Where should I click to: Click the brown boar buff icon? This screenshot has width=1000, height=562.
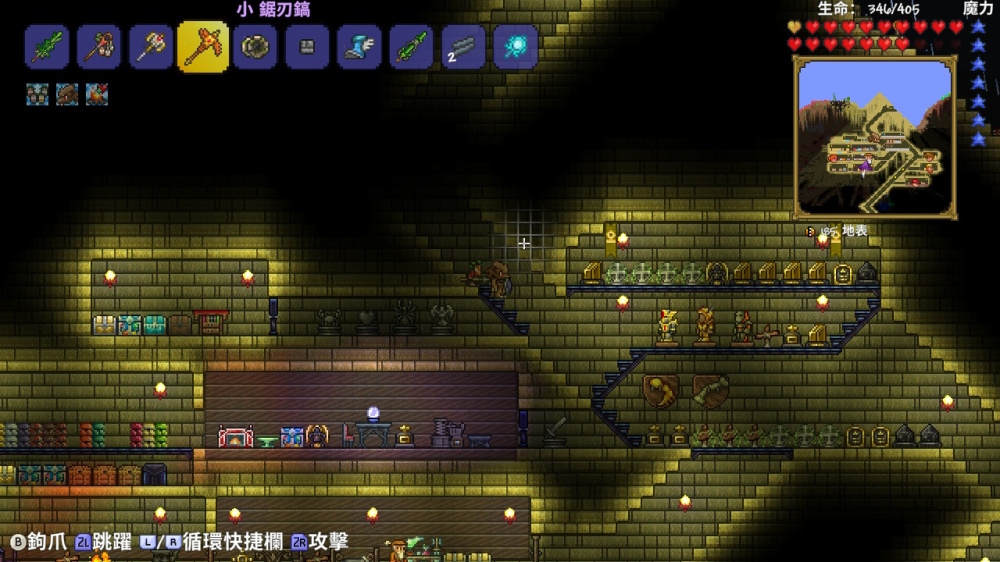[x=67, y=94]
